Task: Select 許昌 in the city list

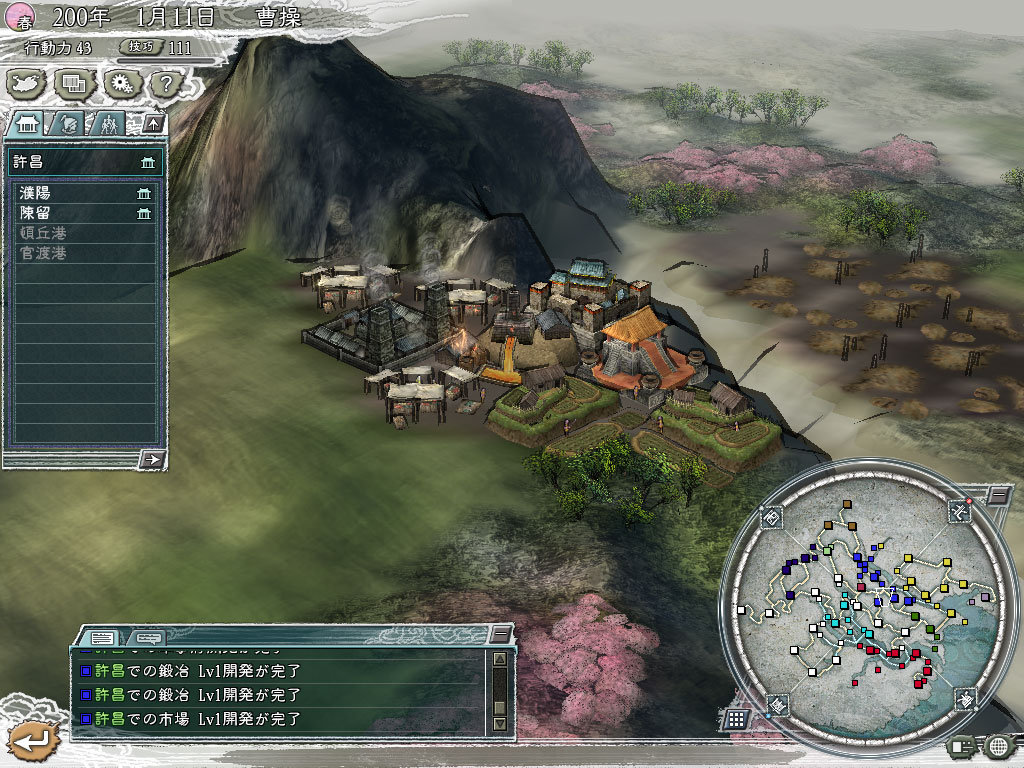Action: 84,162
